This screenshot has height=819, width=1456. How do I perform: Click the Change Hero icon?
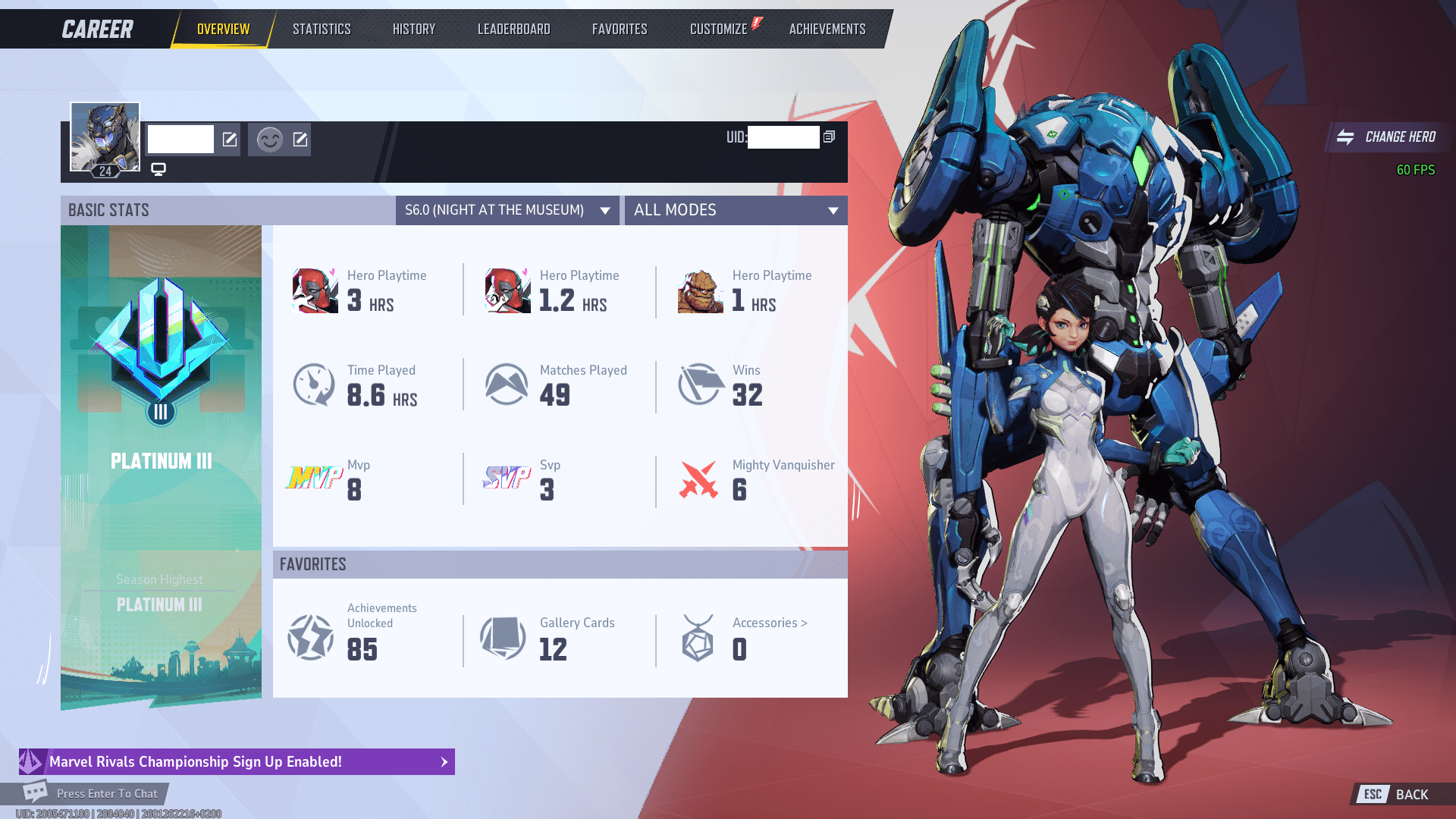(x=1348, y=137)
